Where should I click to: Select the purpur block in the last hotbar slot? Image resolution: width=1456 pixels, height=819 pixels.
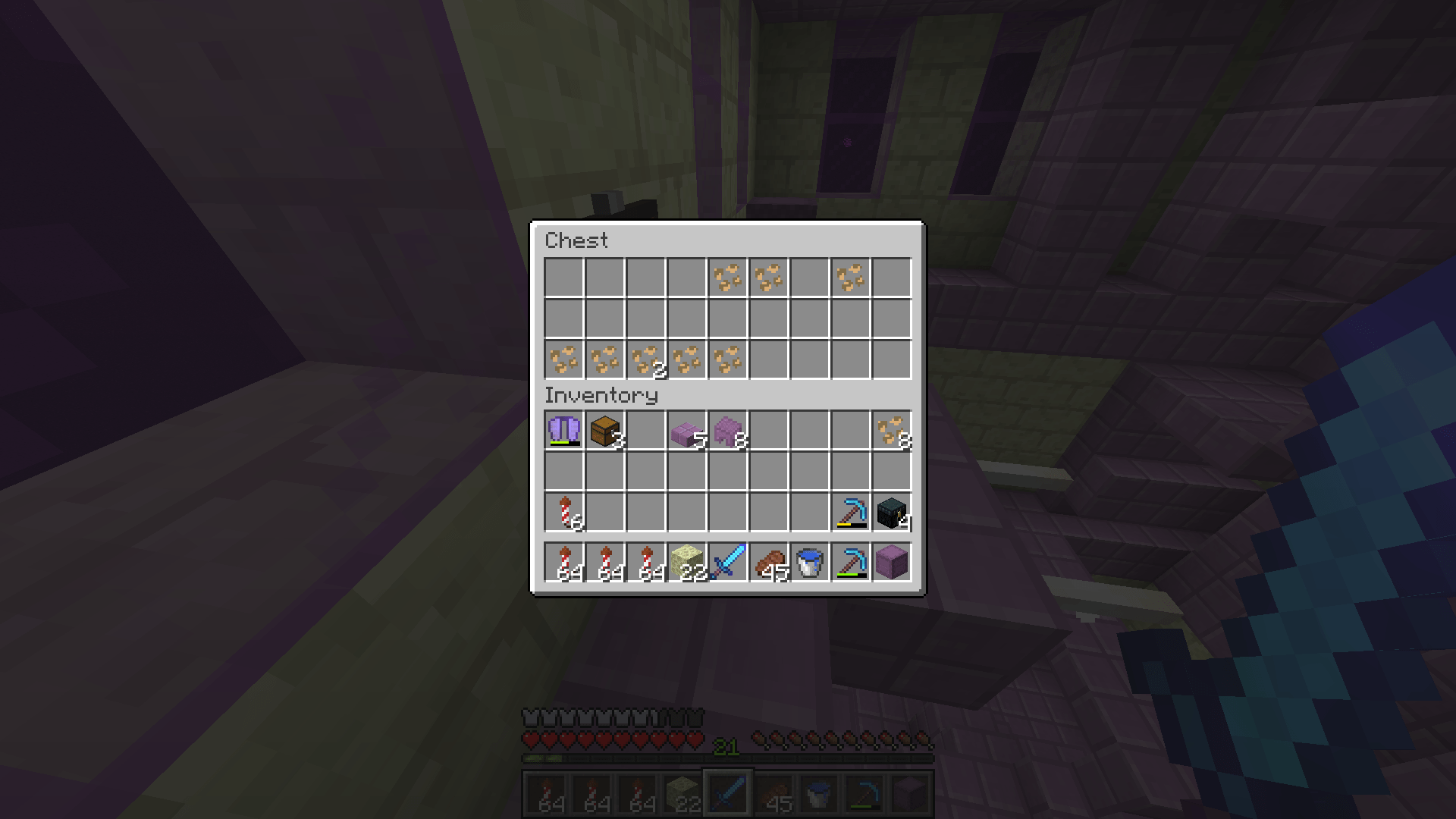(x=890, y=561)
